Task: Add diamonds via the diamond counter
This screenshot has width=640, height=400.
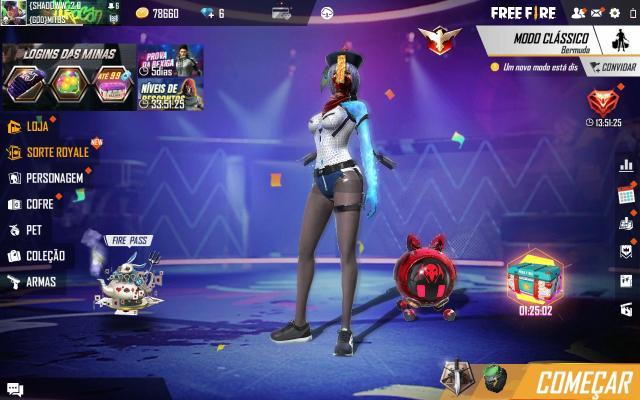Action: 212,13
